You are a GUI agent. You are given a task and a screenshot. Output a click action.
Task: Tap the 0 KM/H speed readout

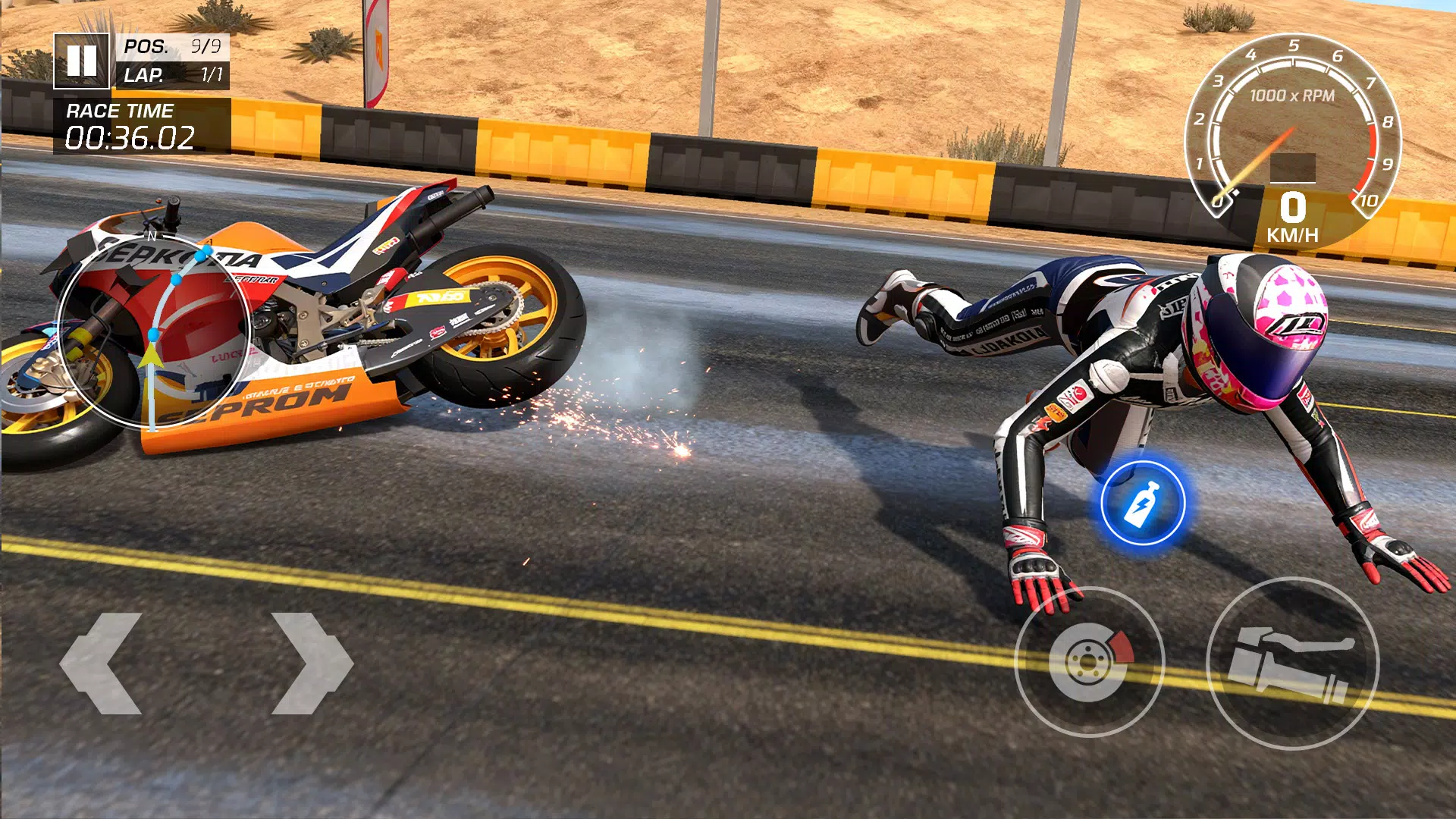1294,215
